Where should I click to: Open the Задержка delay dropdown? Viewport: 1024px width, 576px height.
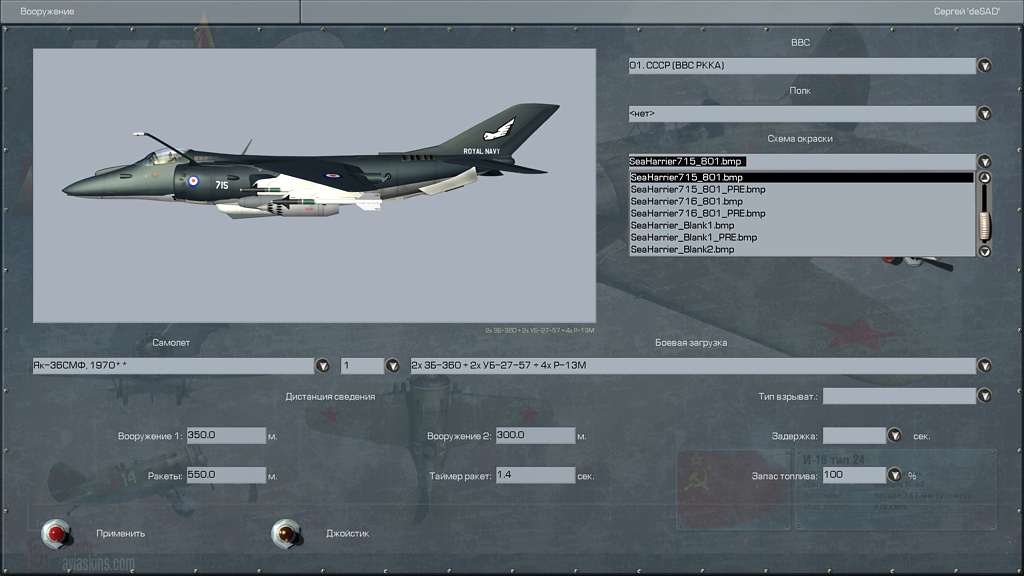[894, 436]
